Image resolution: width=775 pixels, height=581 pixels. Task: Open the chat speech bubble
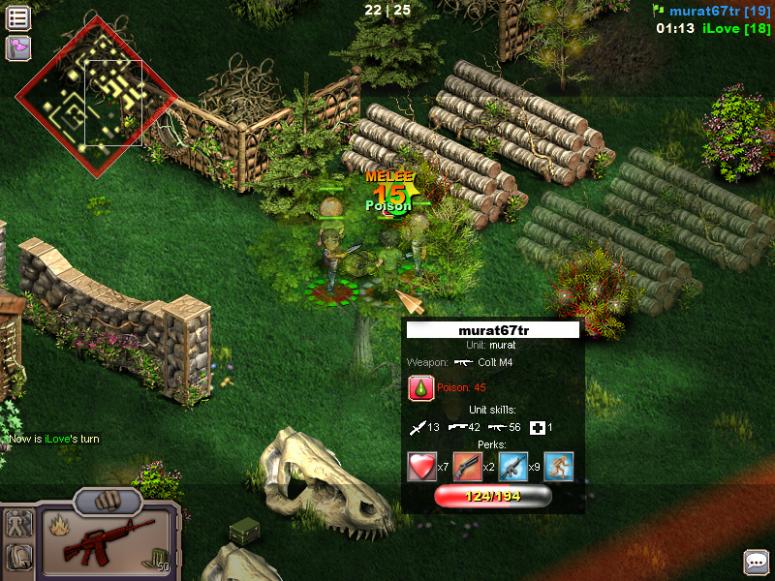(x=757, y=563)
